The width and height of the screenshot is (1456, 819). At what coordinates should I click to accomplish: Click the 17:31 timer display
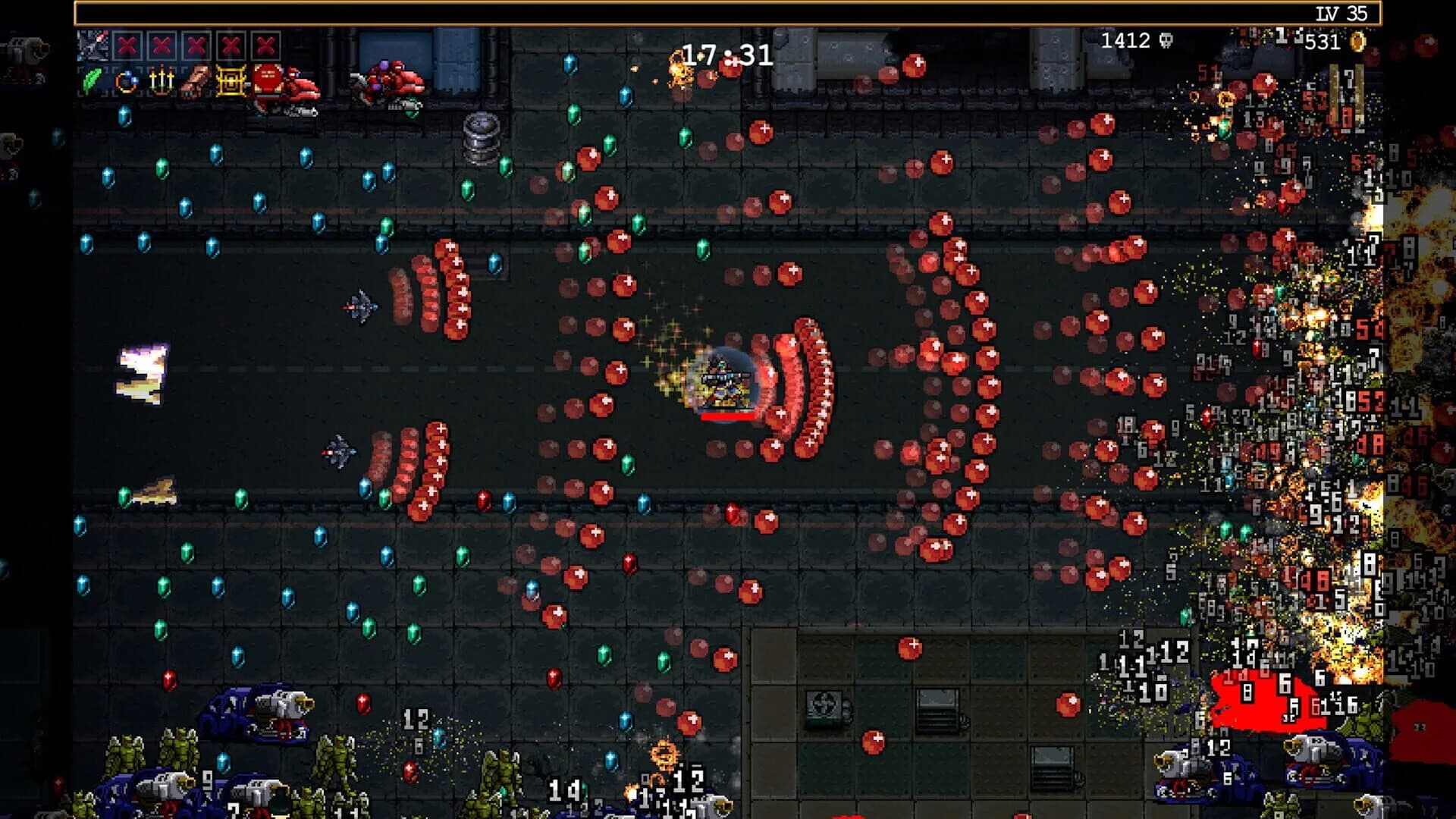724,53
